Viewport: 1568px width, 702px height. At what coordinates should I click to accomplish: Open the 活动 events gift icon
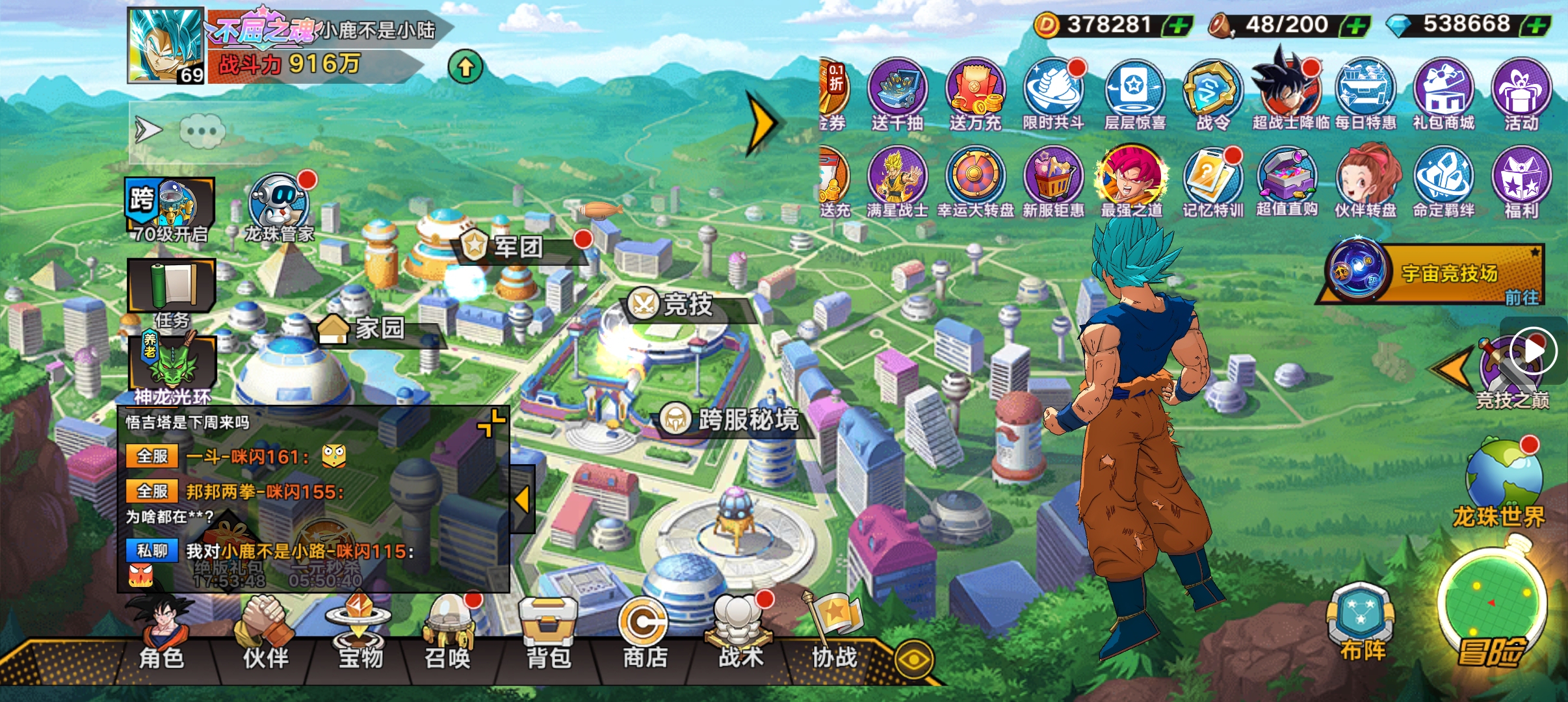[x=1521, y=94]
